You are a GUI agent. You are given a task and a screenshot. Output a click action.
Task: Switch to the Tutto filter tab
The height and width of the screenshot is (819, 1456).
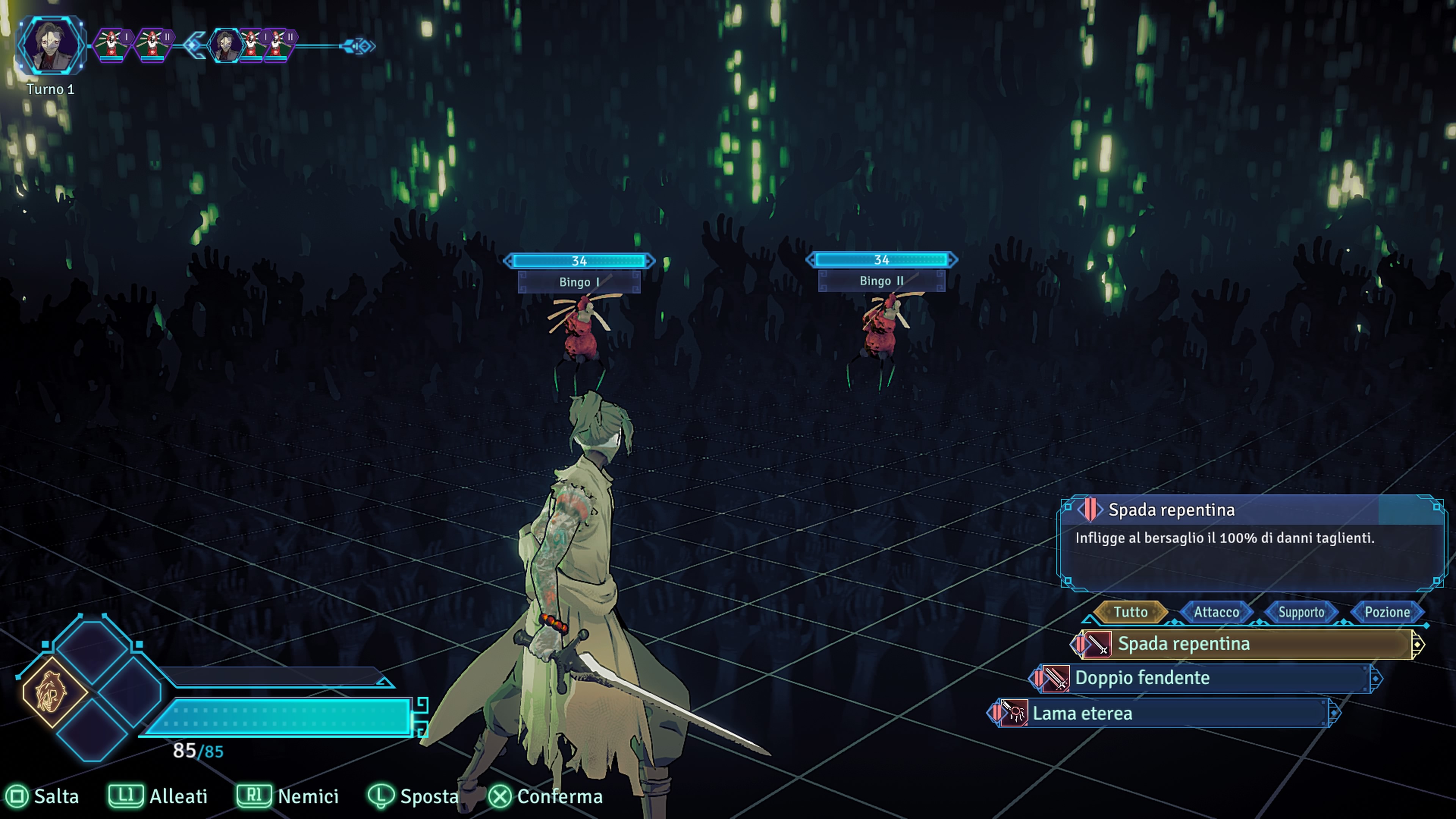coord(1130,612)
